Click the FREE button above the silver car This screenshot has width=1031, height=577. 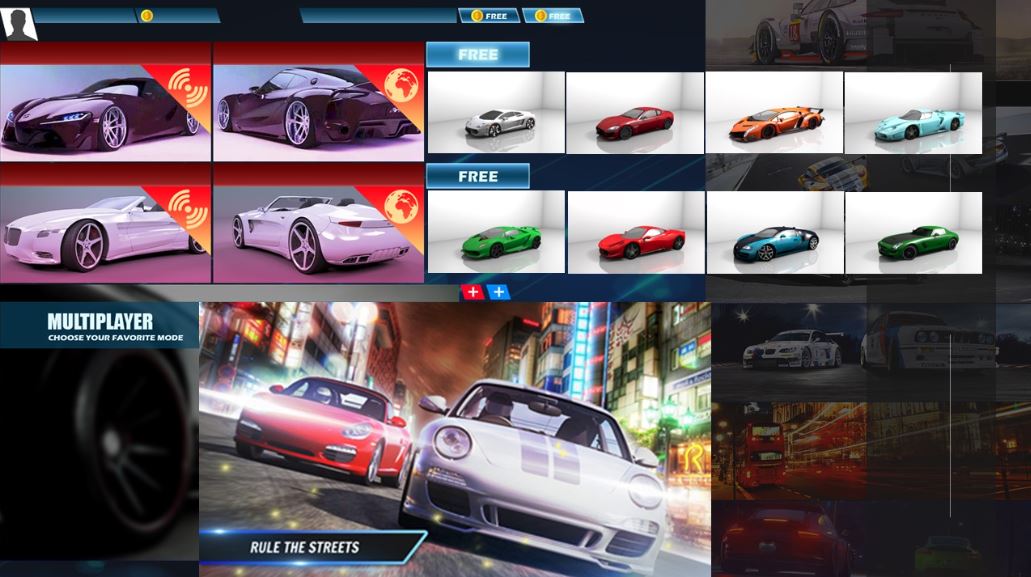click(477, 55)
